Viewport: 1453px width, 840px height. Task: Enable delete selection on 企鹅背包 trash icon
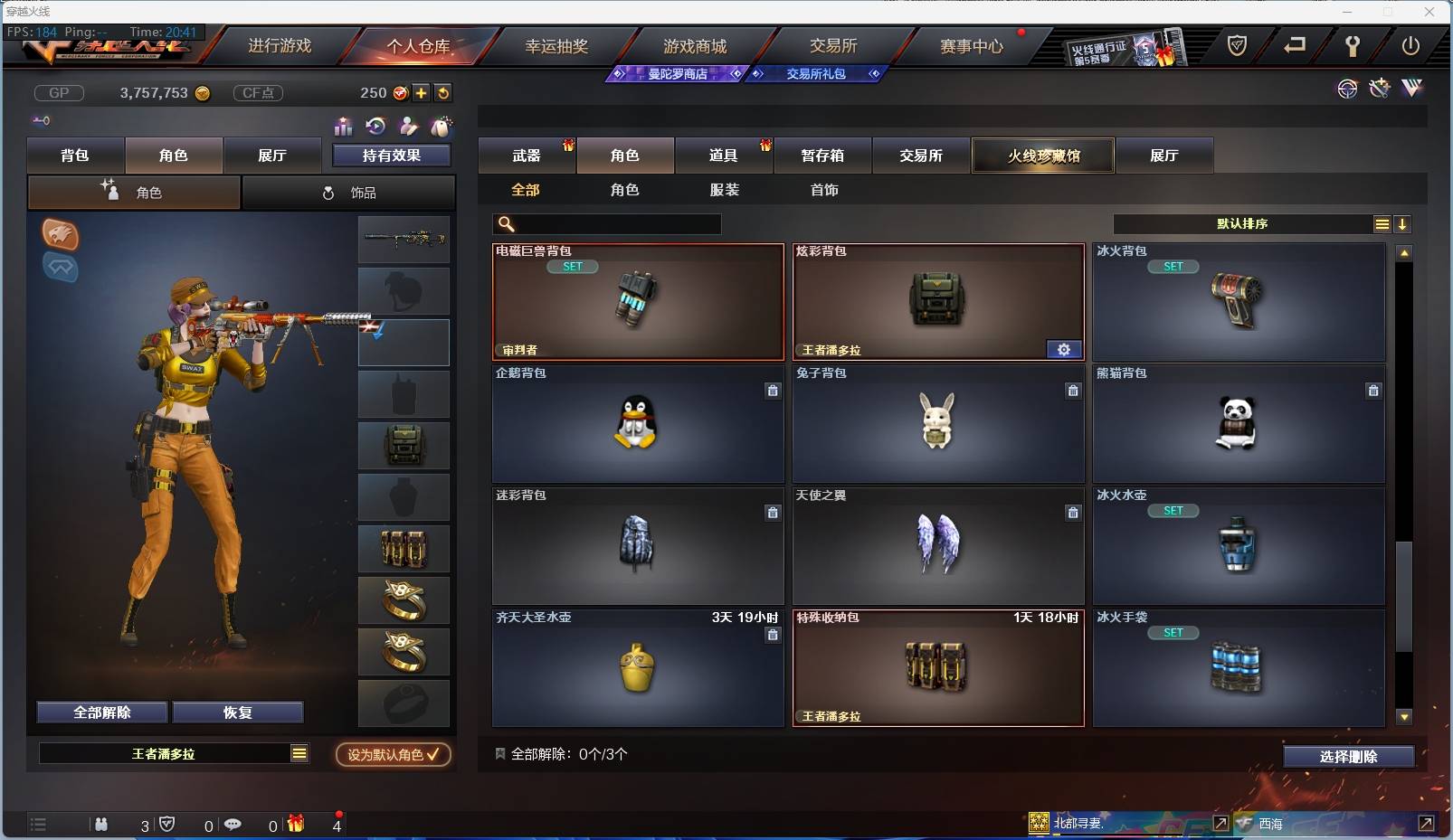(x=774, y=391)
